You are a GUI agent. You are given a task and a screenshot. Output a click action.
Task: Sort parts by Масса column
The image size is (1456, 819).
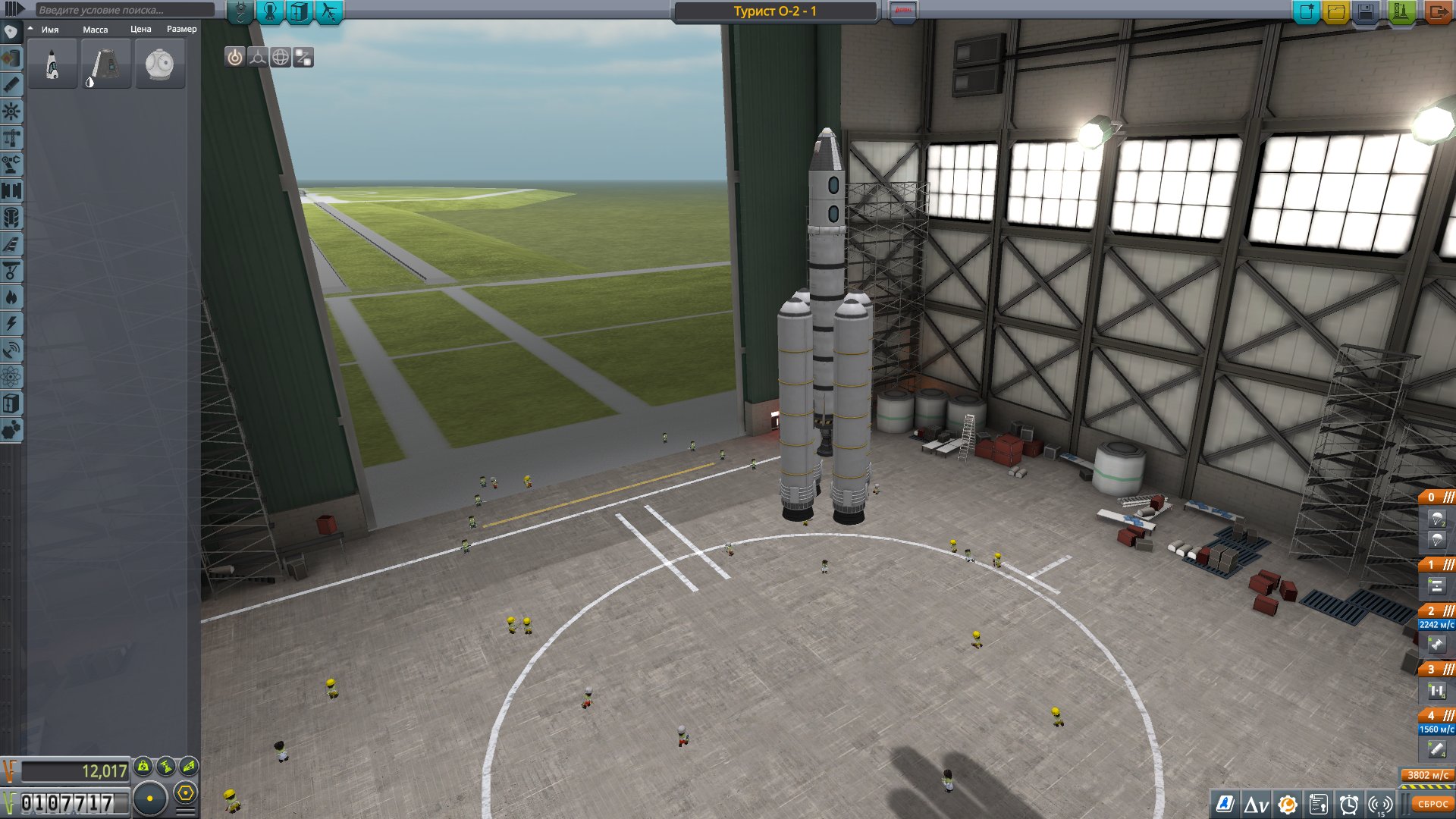click(x=96, y=30)
